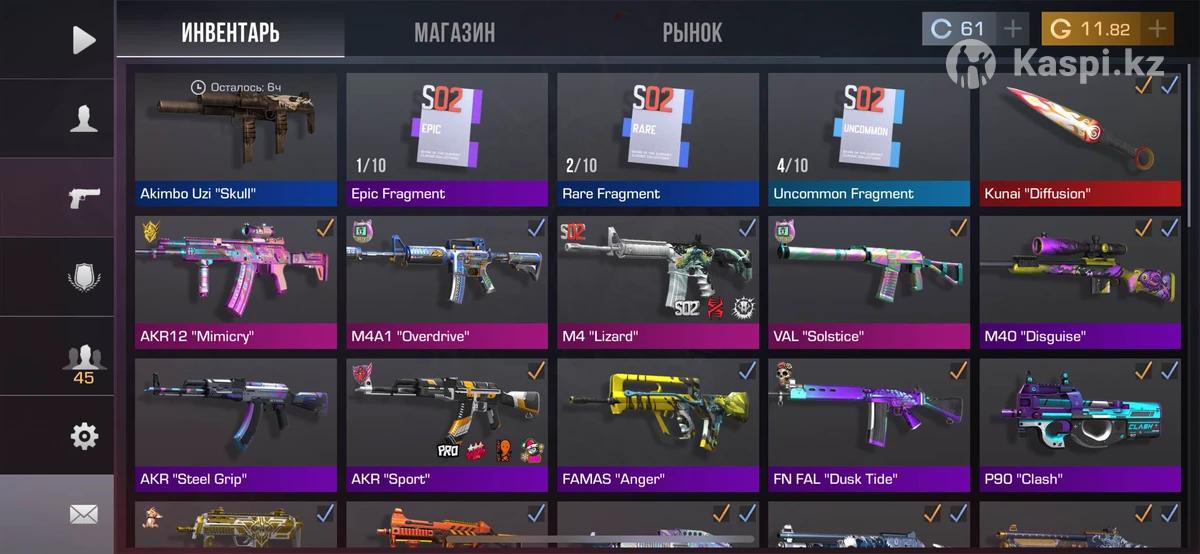
Task: Open the clan shield icon
Action: coord(84,276)
